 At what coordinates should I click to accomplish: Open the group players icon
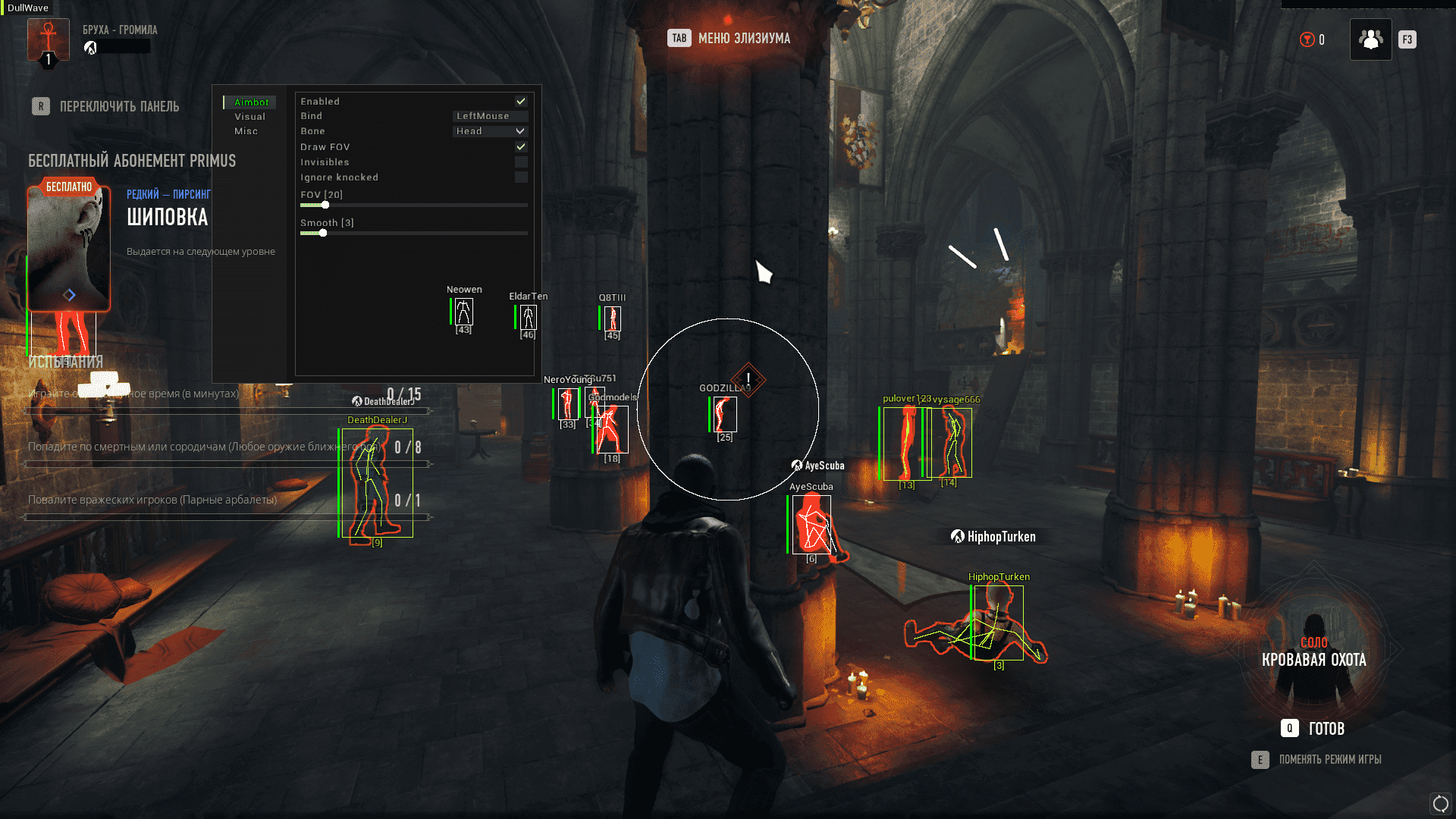click(1370, 39)
